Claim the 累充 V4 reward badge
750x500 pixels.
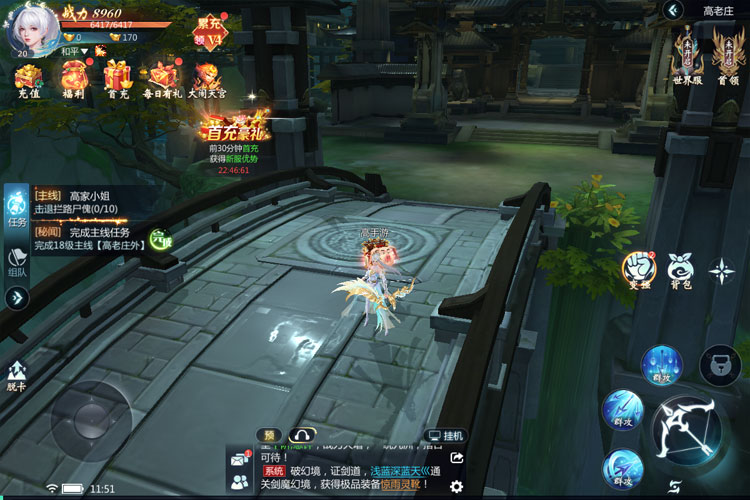(x=211, y=32)
